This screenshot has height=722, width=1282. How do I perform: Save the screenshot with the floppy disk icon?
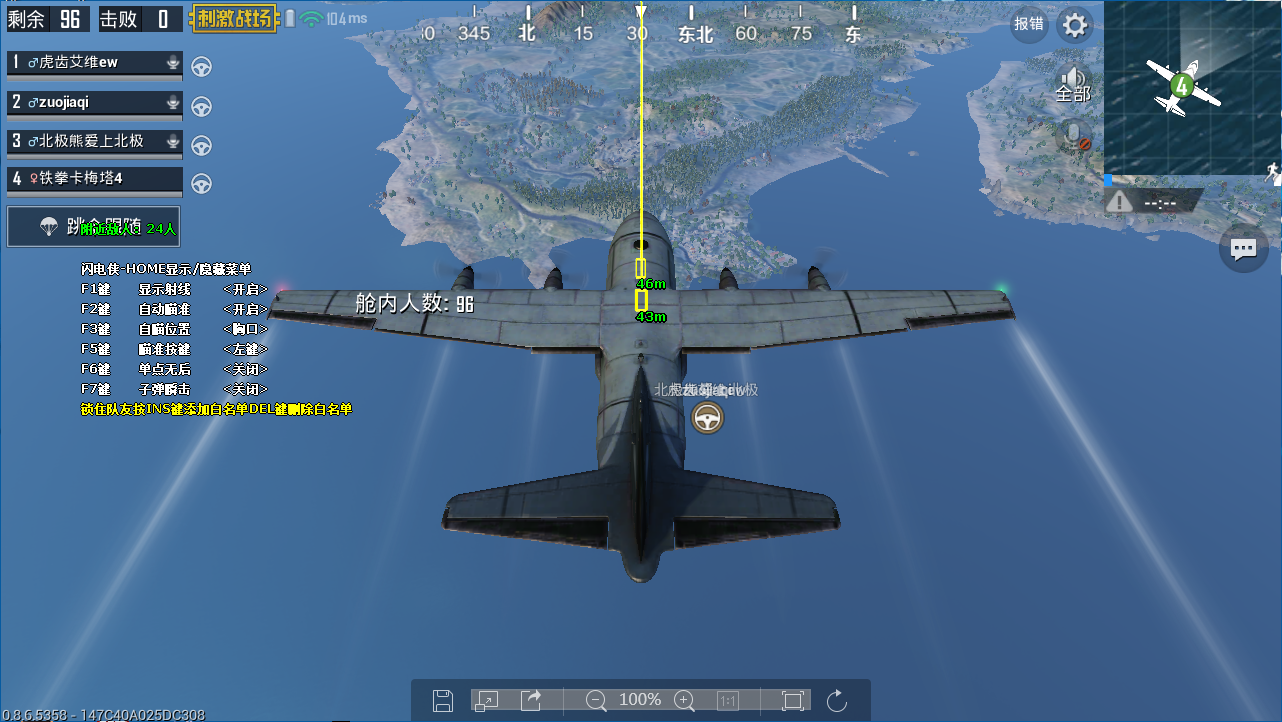point(442,700)
